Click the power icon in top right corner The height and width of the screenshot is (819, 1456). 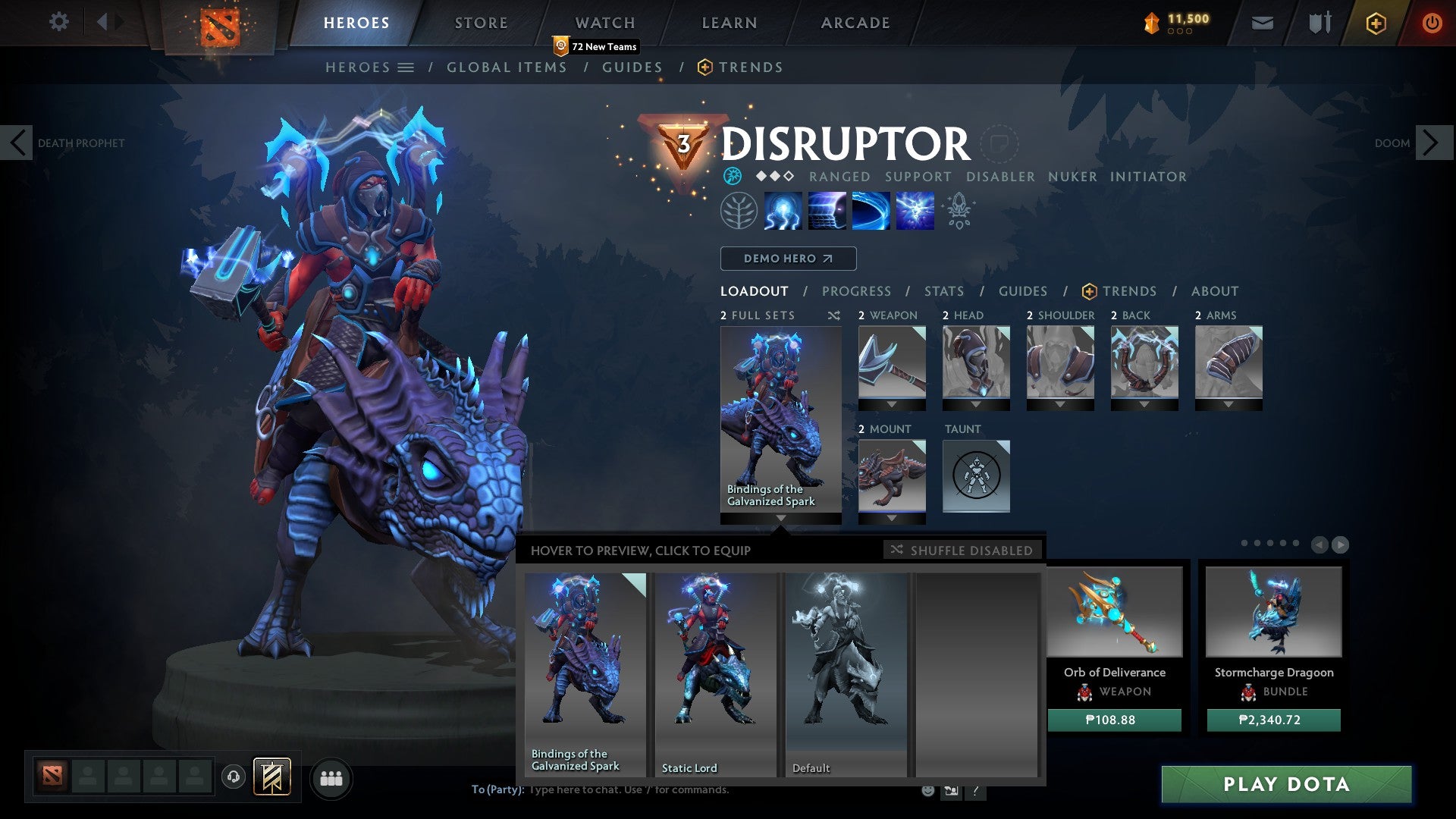coord(1432,23)
